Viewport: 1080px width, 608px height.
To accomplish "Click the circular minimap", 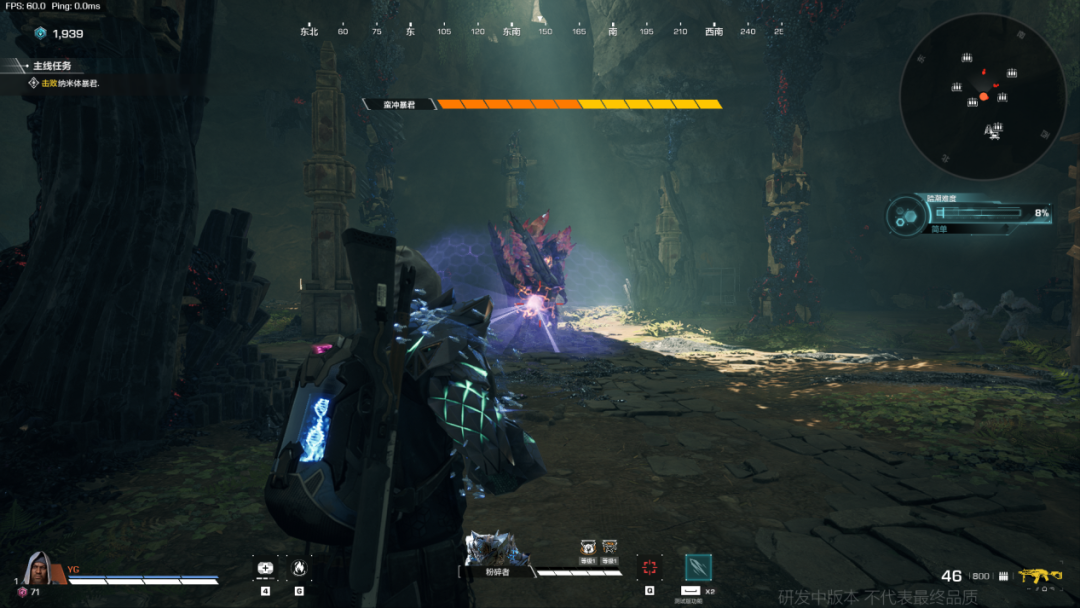I will pos(982,95).
